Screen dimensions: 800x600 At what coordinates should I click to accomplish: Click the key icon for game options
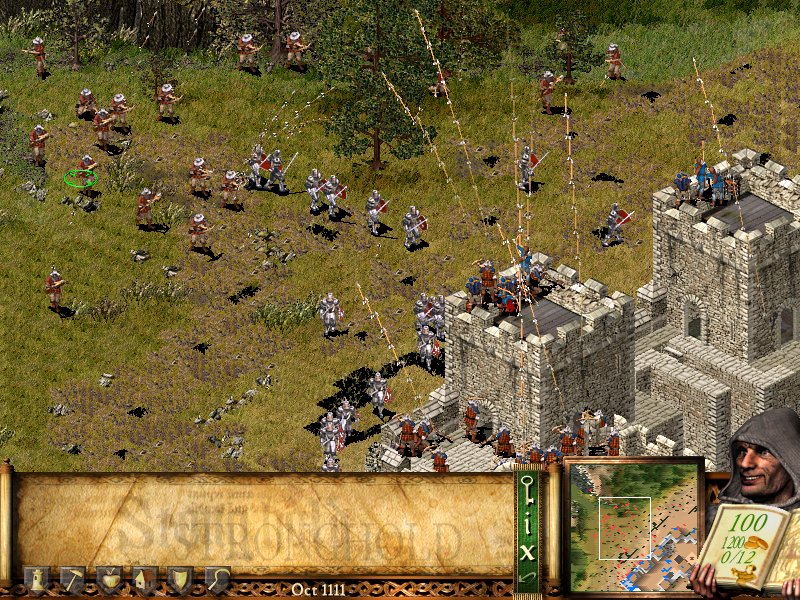tap(529, 490)
